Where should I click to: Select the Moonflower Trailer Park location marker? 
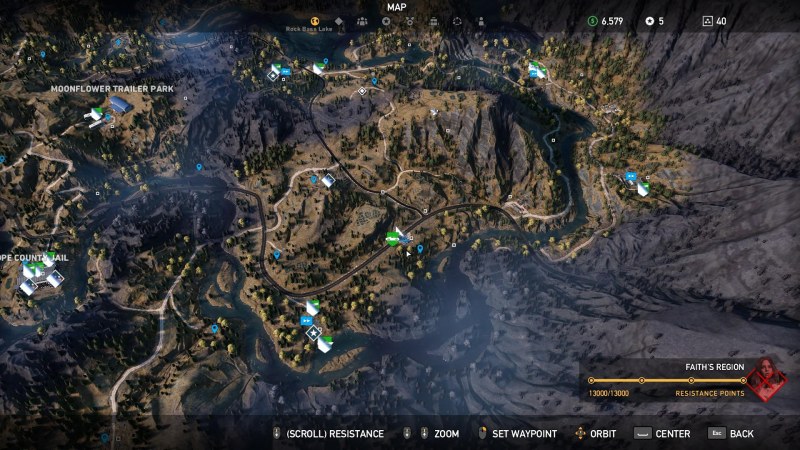pyautogui.click(x=119, y=104)
